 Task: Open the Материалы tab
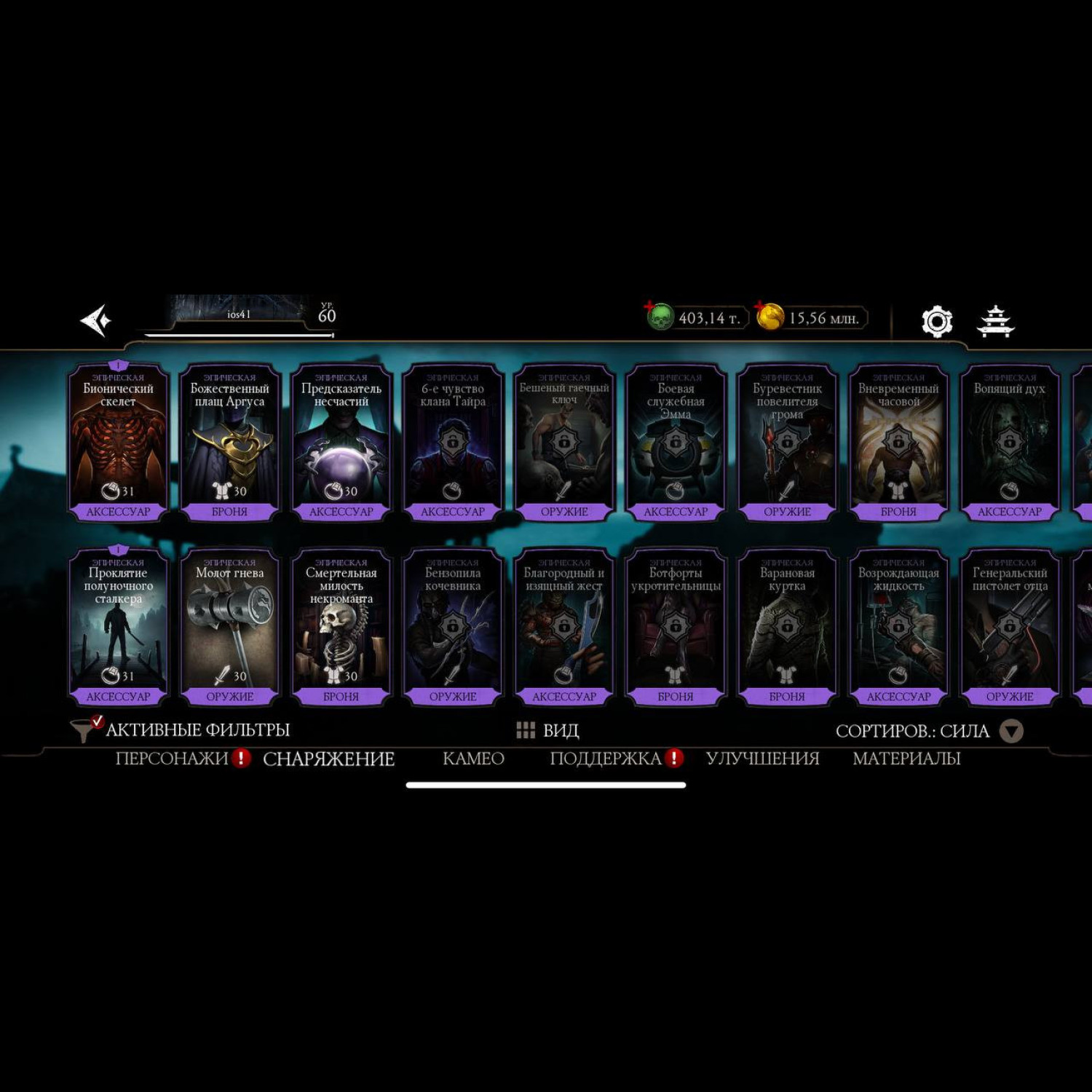[906, 759]
